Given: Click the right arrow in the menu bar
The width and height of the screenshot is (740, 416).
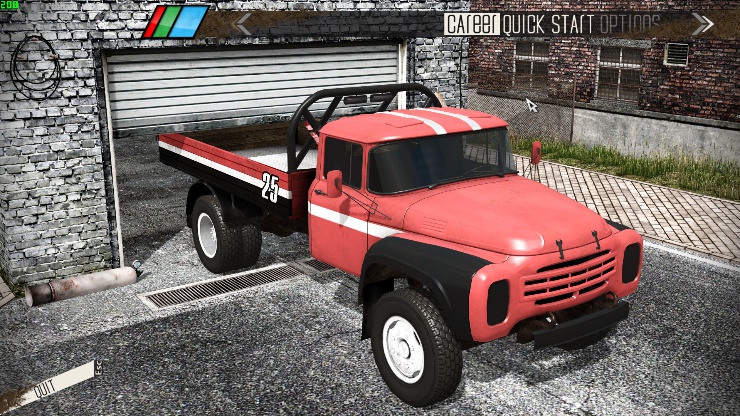Looking at the screenshot, I should click(x=702, y=23).
